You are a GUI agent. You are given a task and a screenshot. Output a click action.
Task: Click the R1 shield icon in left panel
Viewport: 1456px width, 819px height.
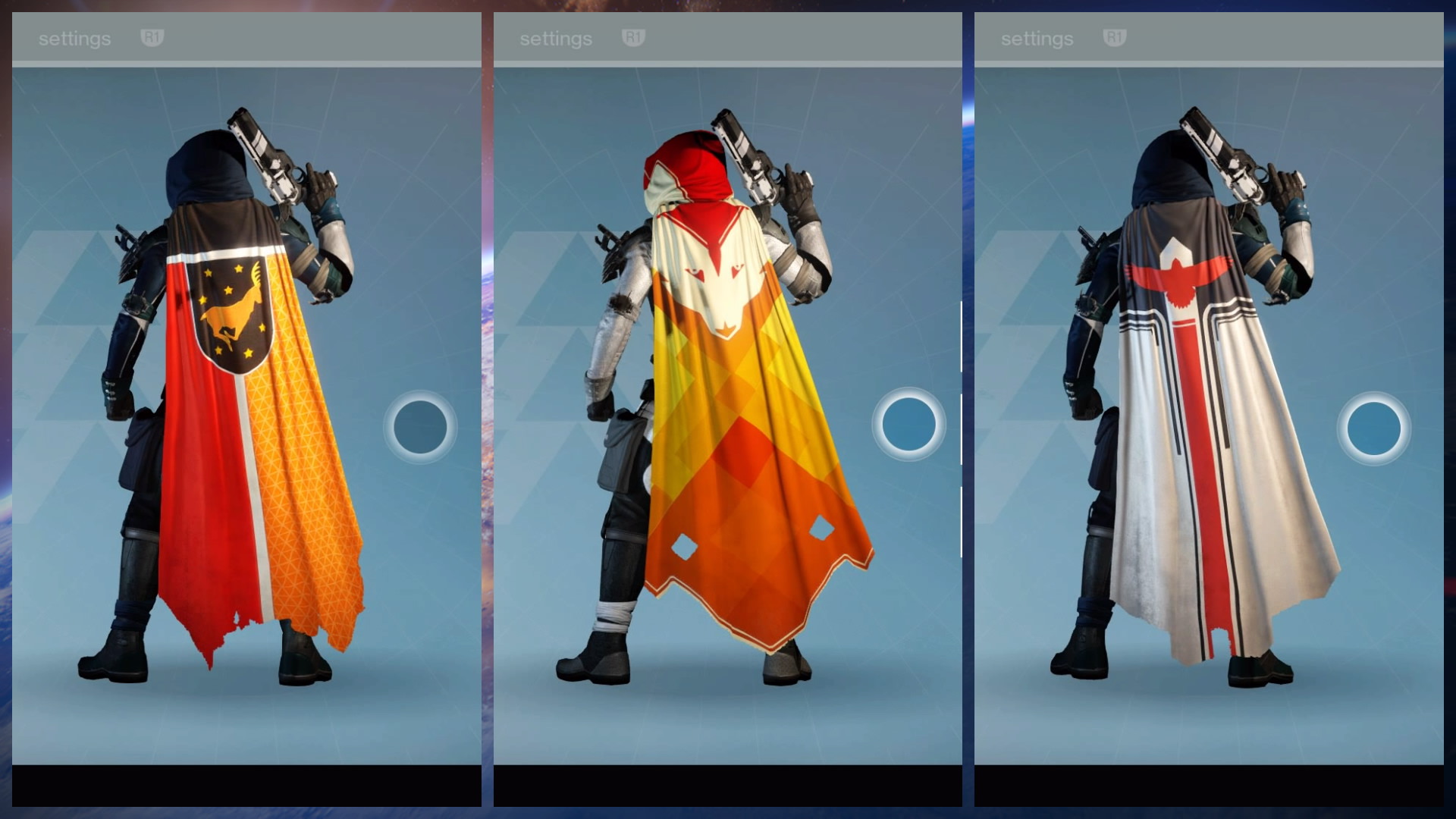152,37
